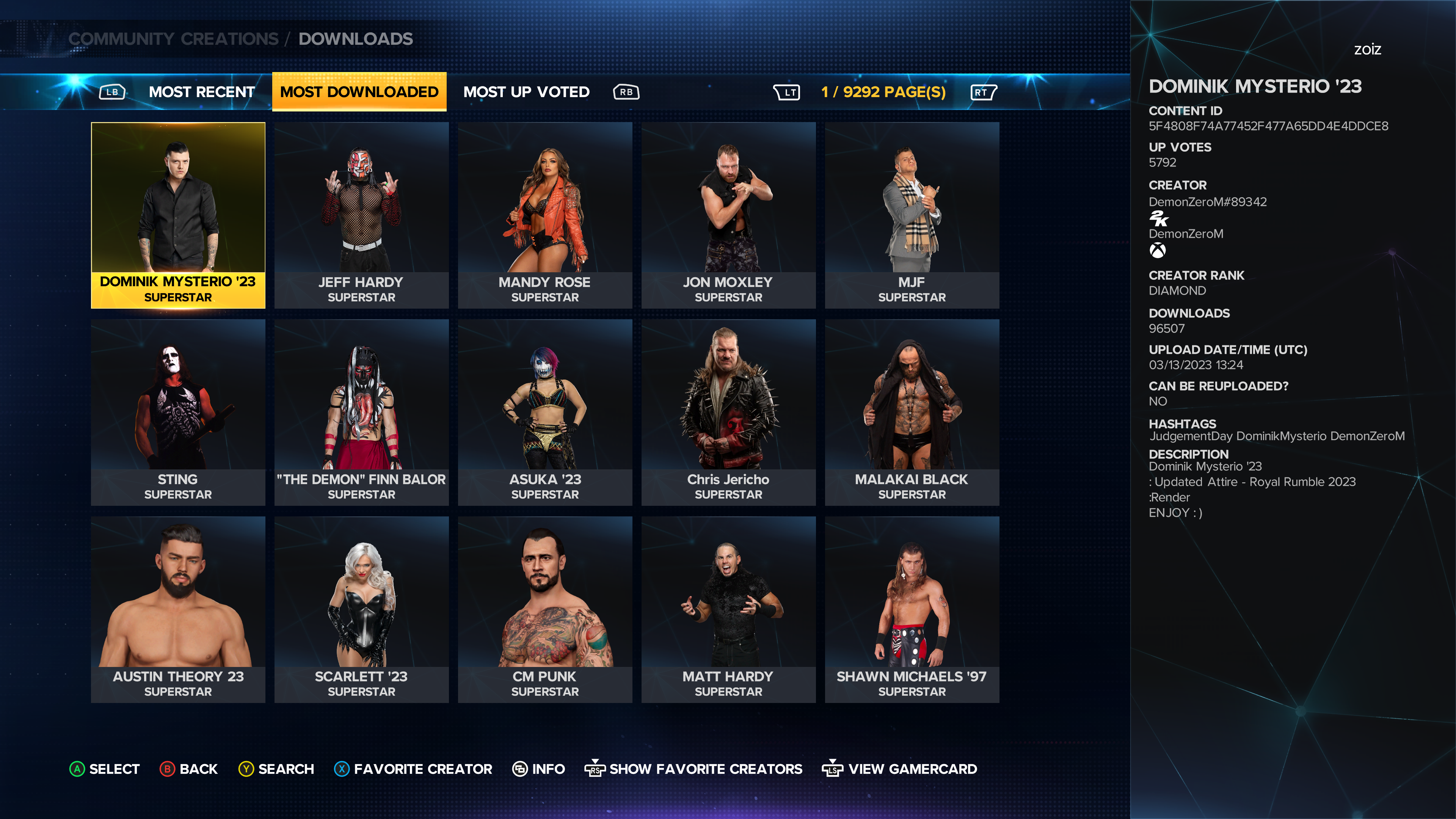This screenshot has height=819, width=1456.
Task: Select the Most Downloaded tab
Action: click(359, 91)
